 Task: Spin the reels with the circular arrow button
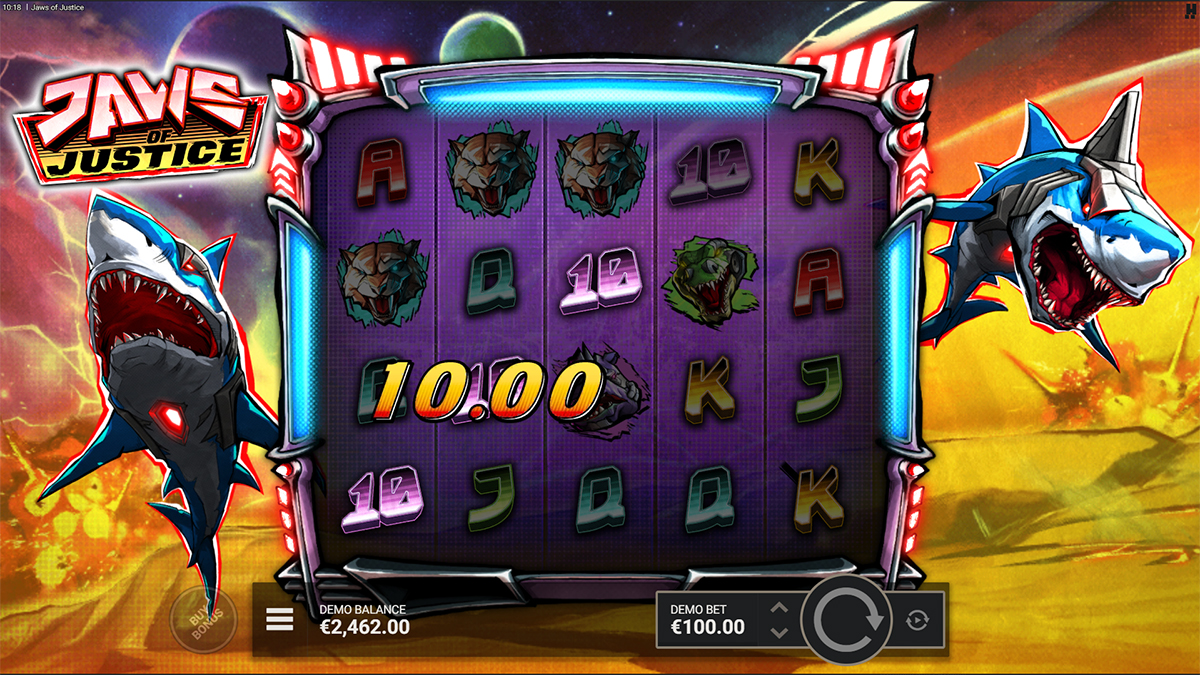849,620
